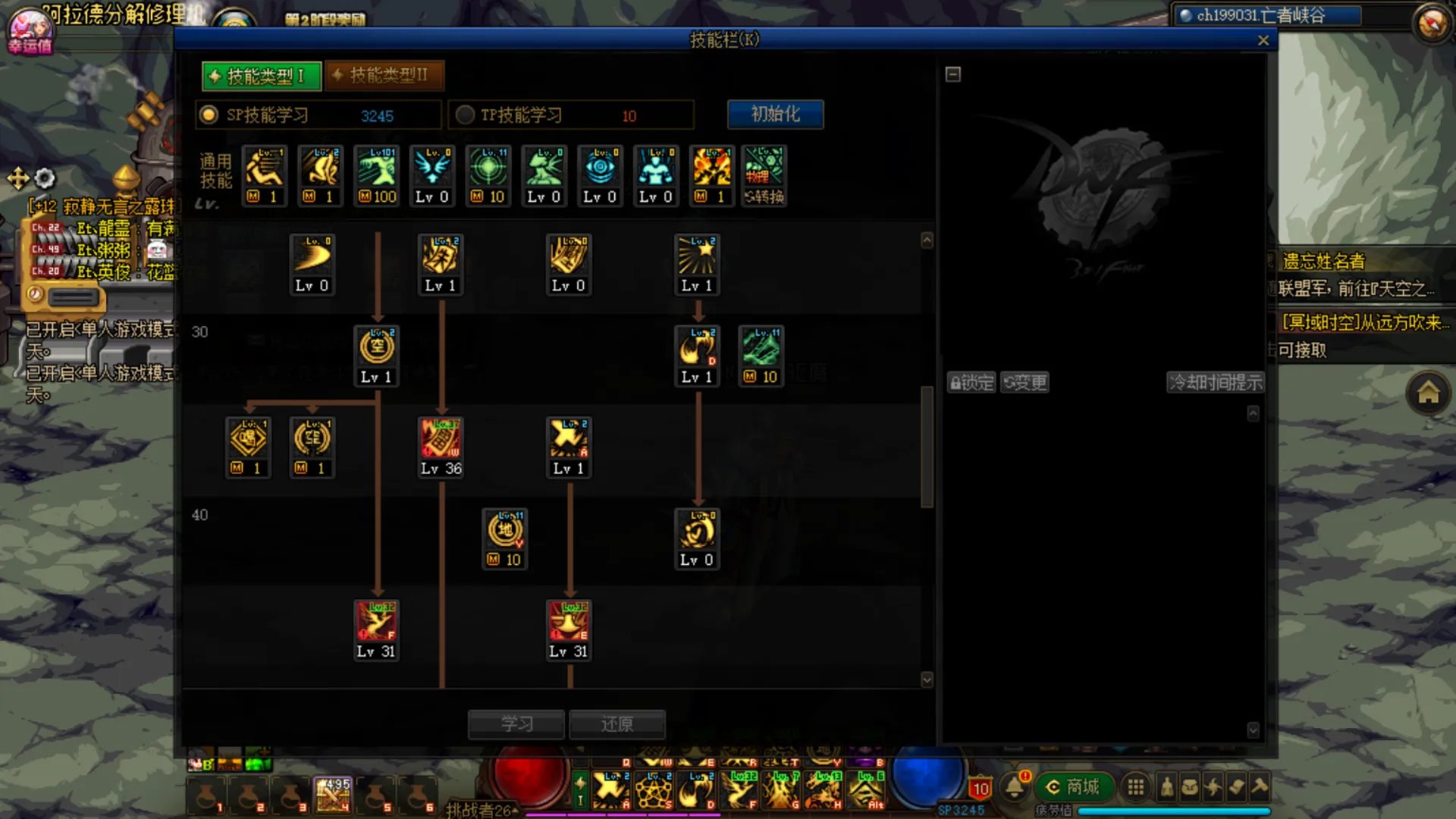Toggle the 锁定 lock button
The height and width of the screenshot is (819, 1456).
click(971, 382)
